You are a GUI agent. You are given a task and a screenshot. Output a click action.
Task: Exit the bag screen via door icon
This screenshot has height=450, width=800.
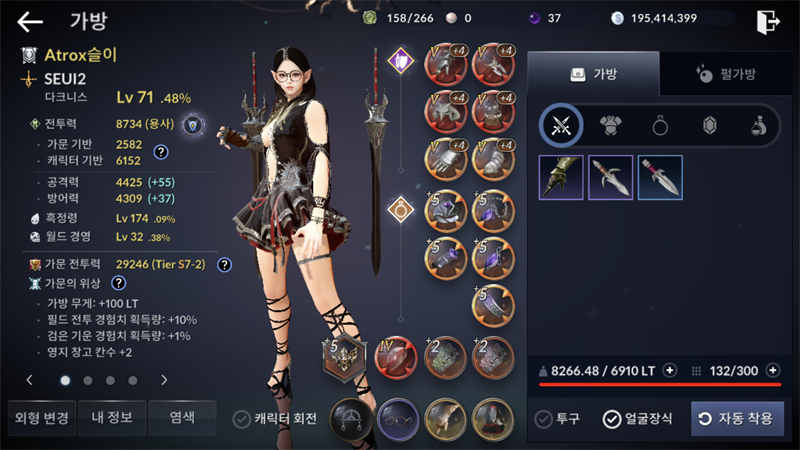pos(768,21)
